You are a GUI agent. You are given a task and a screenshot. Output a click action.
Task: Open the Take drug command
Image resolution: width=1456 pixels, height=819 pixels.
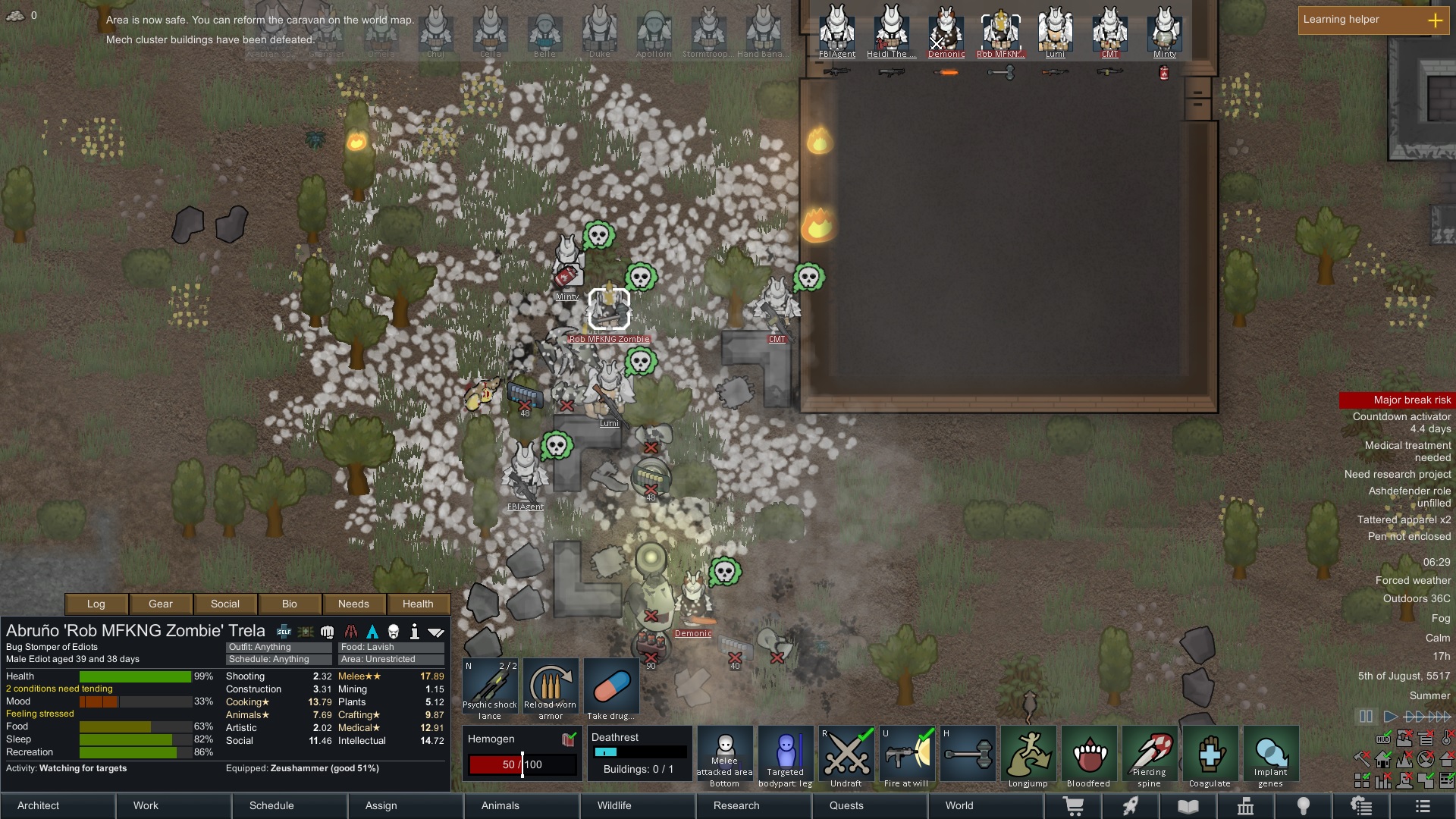(x=611, y=686)
